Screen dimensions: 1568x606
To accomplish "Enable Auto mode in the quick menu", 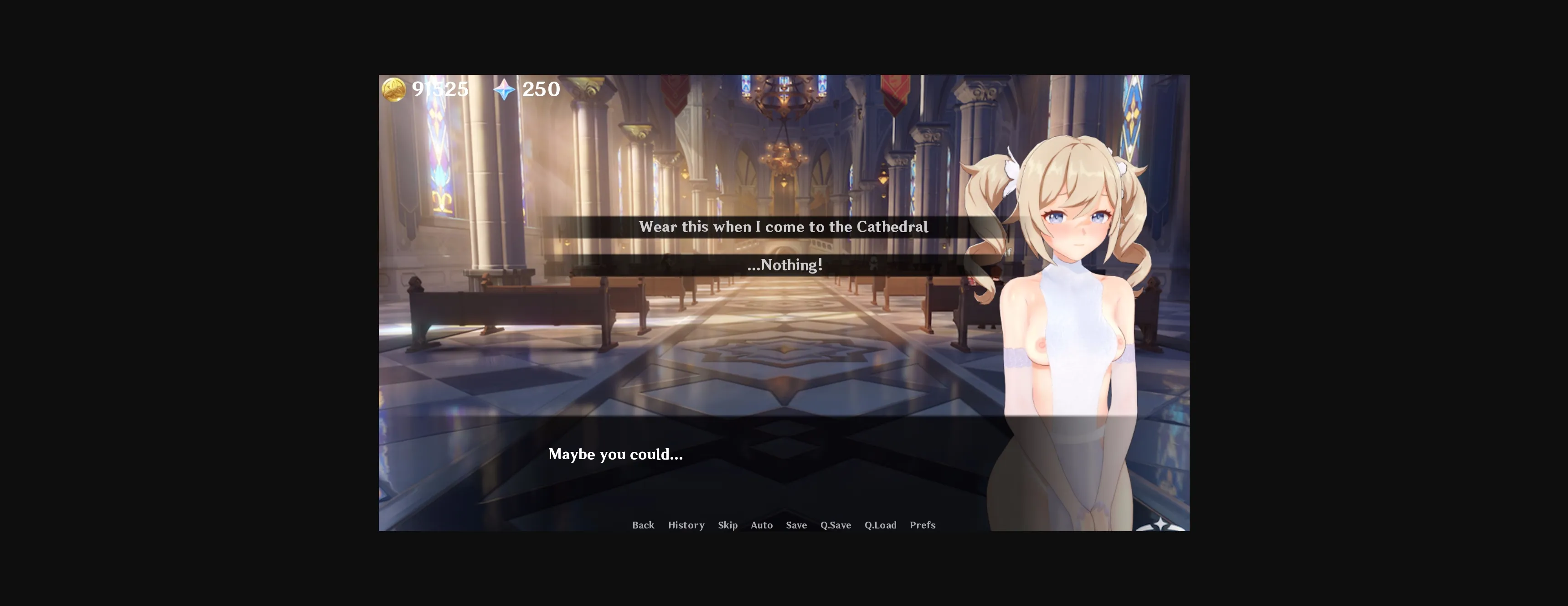I will (762, 525).
